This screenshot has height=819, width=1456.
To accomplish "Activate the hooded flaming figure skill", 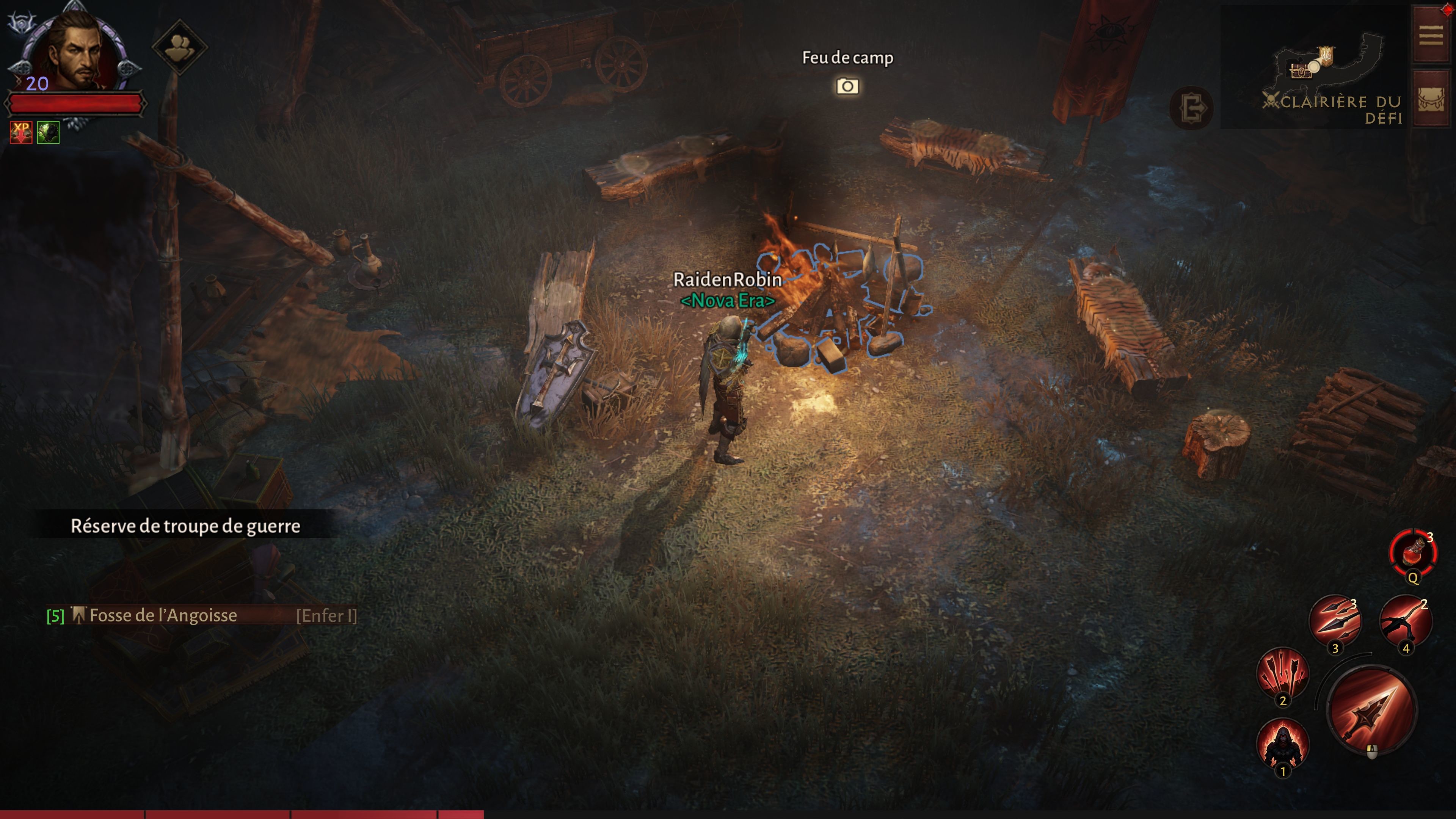I will (x=1282, y=744).
